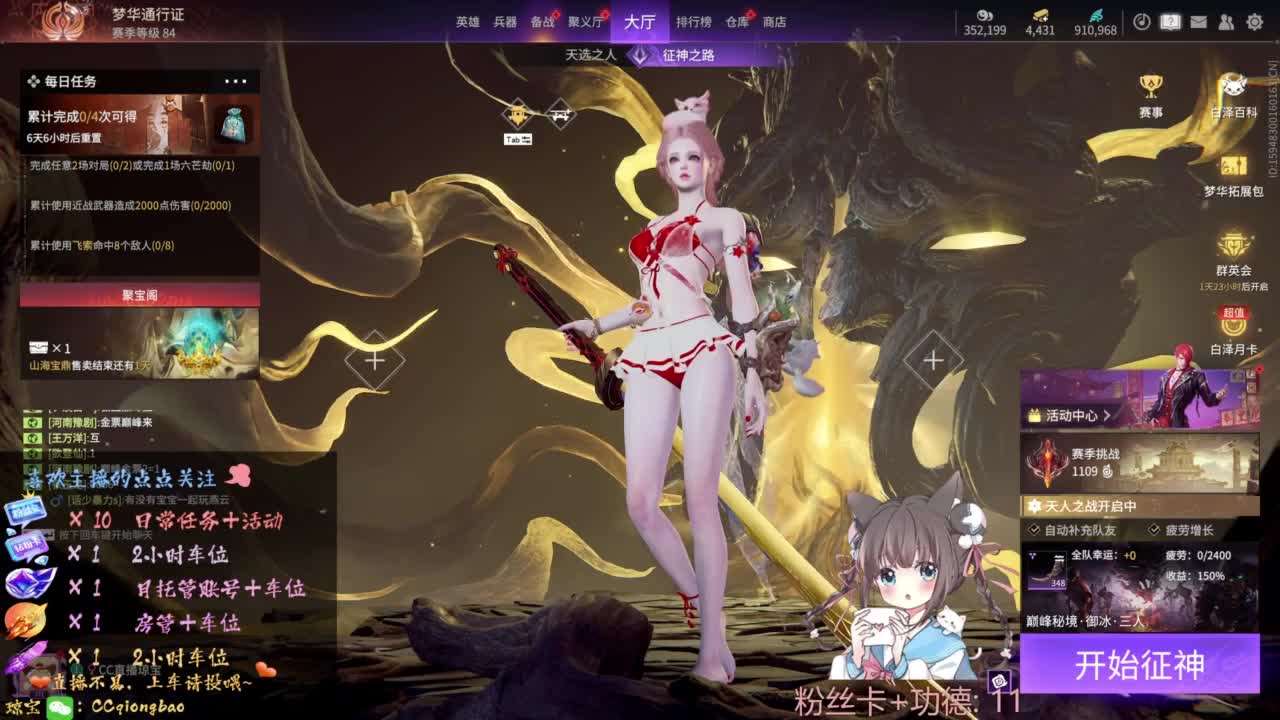Image resolution: width=1280 pixels, height=720 pixels.
Task: Open the 聚宝阁 treasure pavilion button
Action: [x=138, y=294]
